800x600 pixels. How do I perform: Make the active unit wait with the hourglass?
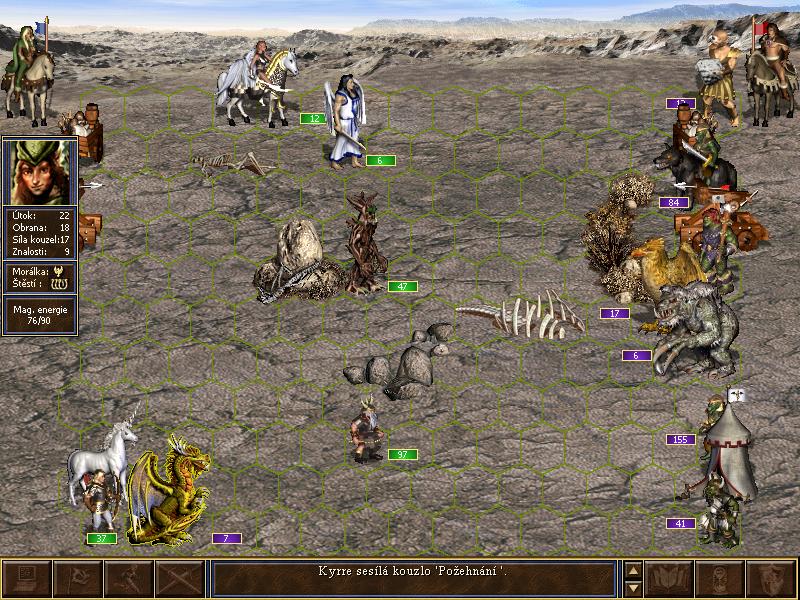[x=720, y=579]
